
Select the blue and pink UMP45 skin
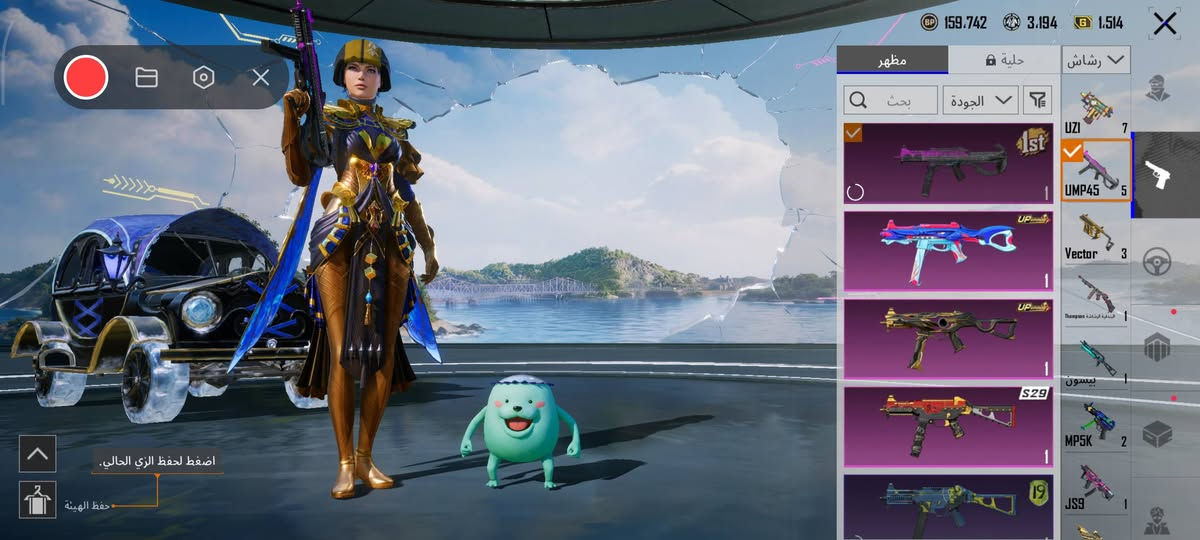tap(948, 250)
